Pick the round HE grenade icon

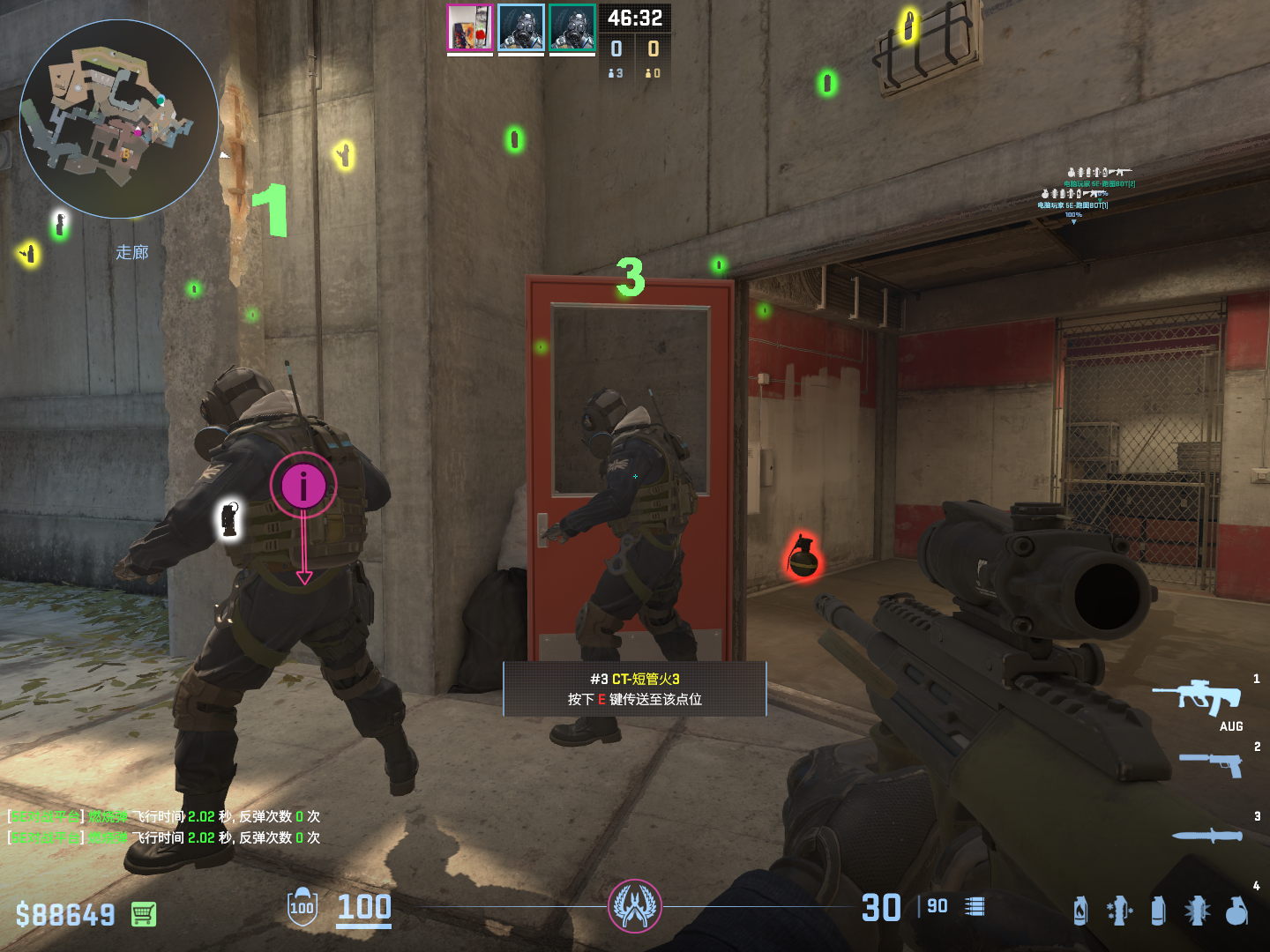coord(1236,911)
